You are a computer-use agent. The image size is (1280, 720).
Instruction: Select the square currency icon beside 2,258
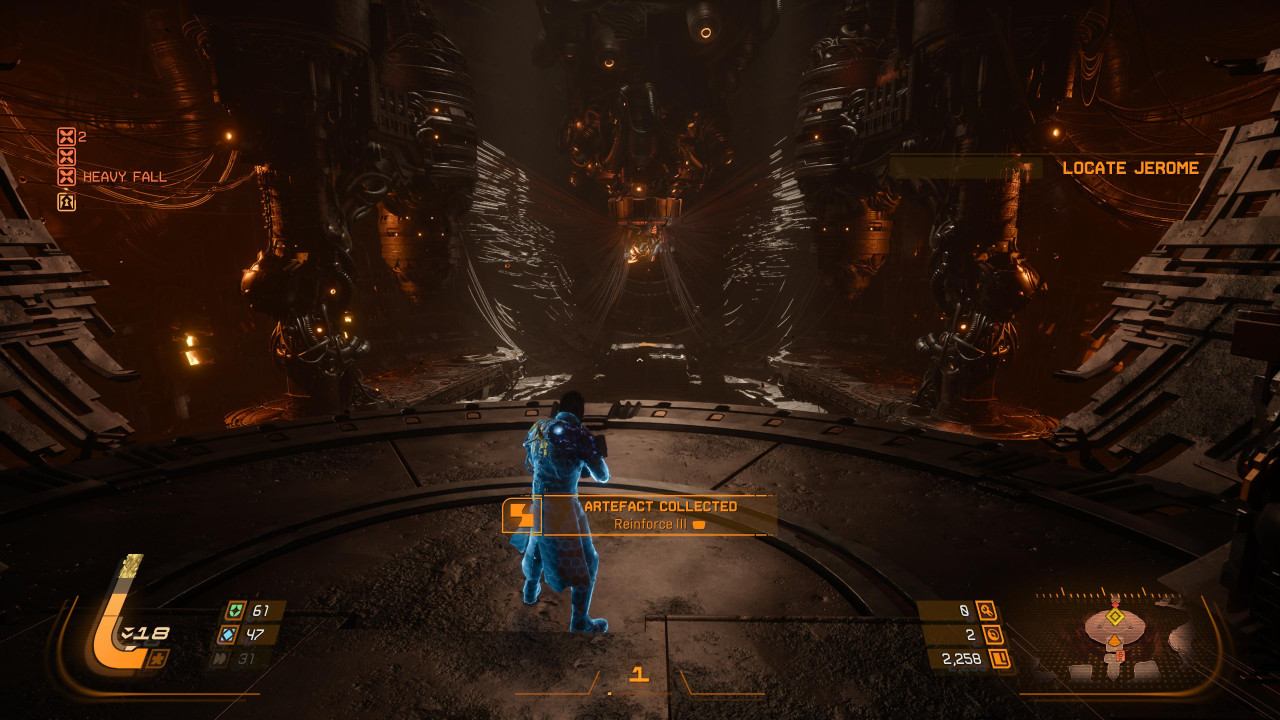(x=997, y=658)
